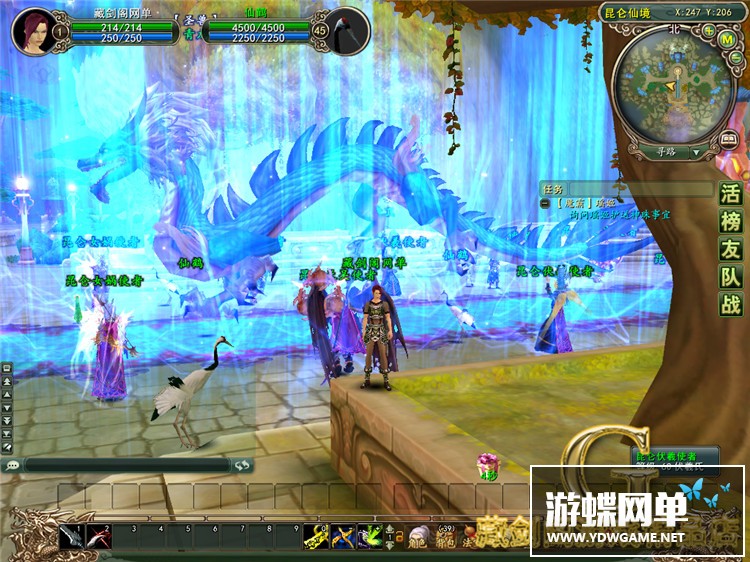The width and height of the screenshot is (750, 562).
Task: Open the 战 battle button
Action: 732,305
